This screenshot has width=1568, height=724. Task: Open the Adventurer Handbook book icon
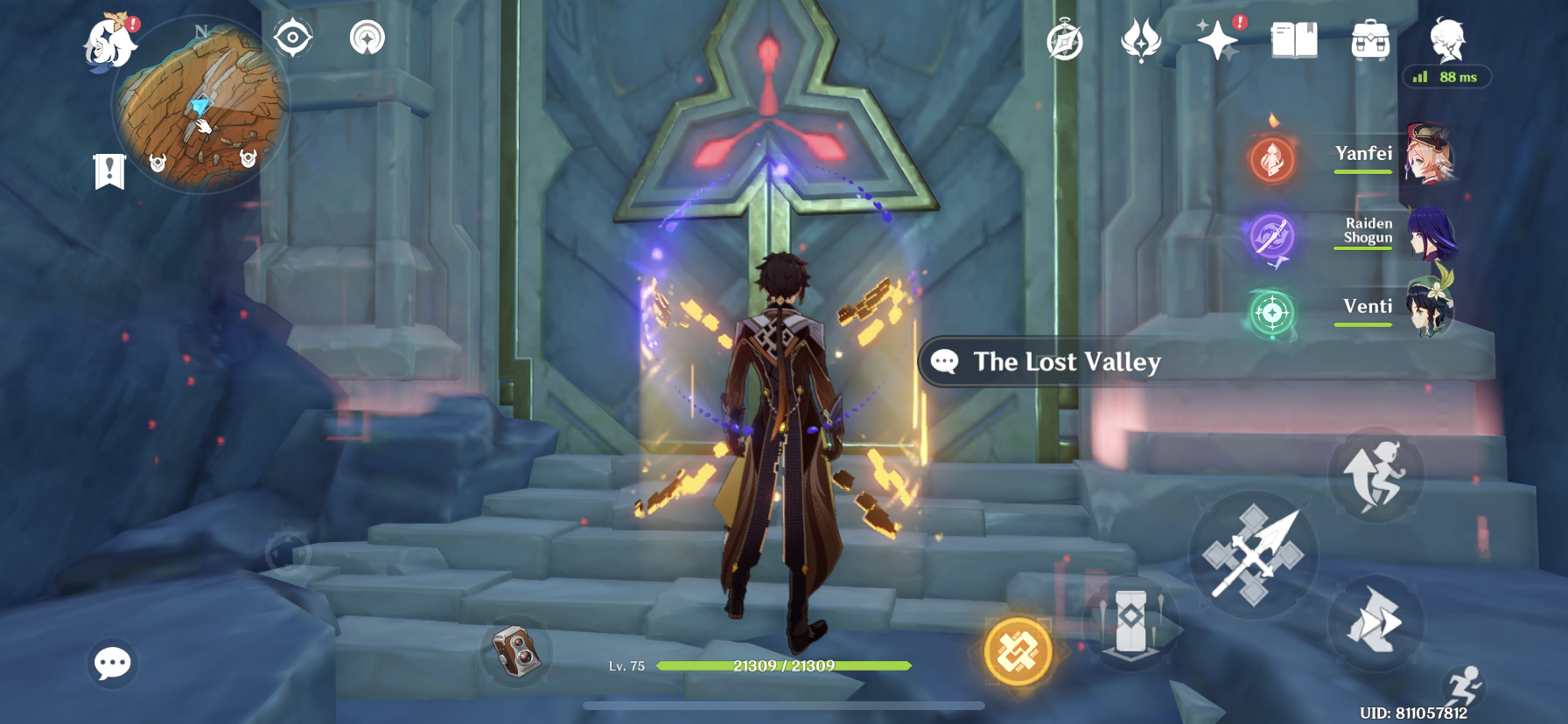point(1294,40)
